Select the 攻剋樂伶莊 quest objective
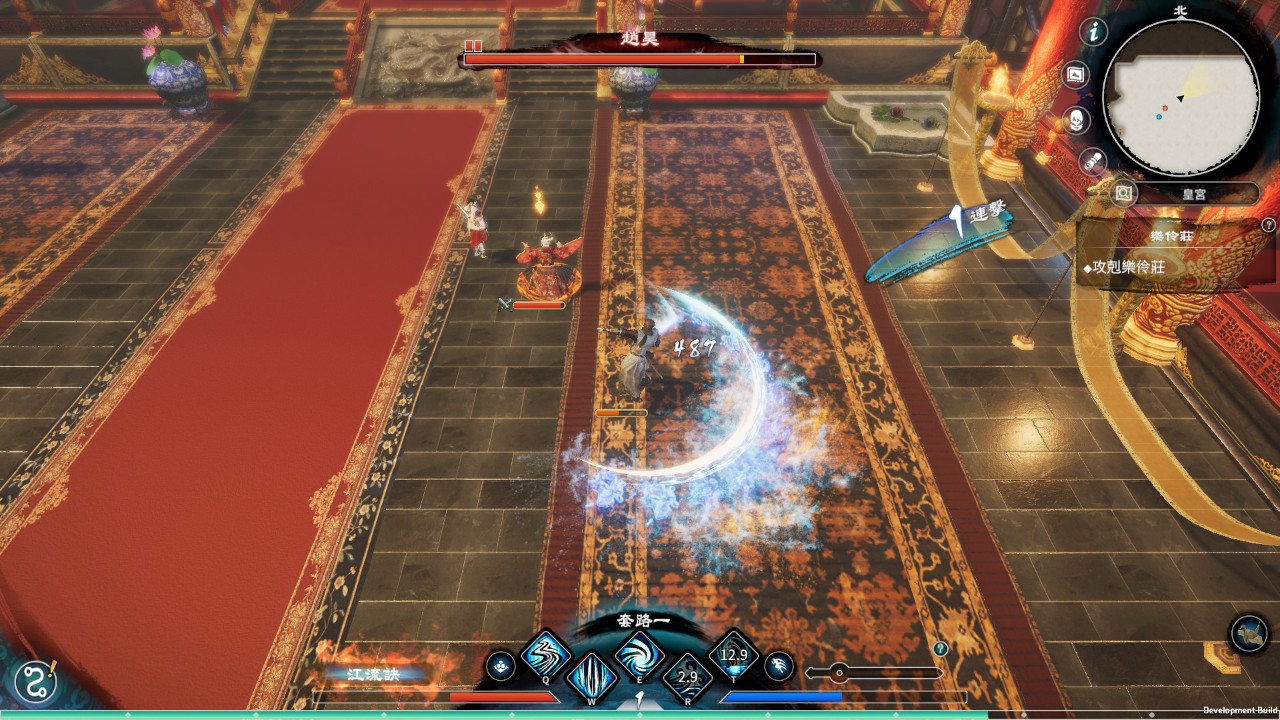This screenshot has width=1280, height=720. [1130, 268]
